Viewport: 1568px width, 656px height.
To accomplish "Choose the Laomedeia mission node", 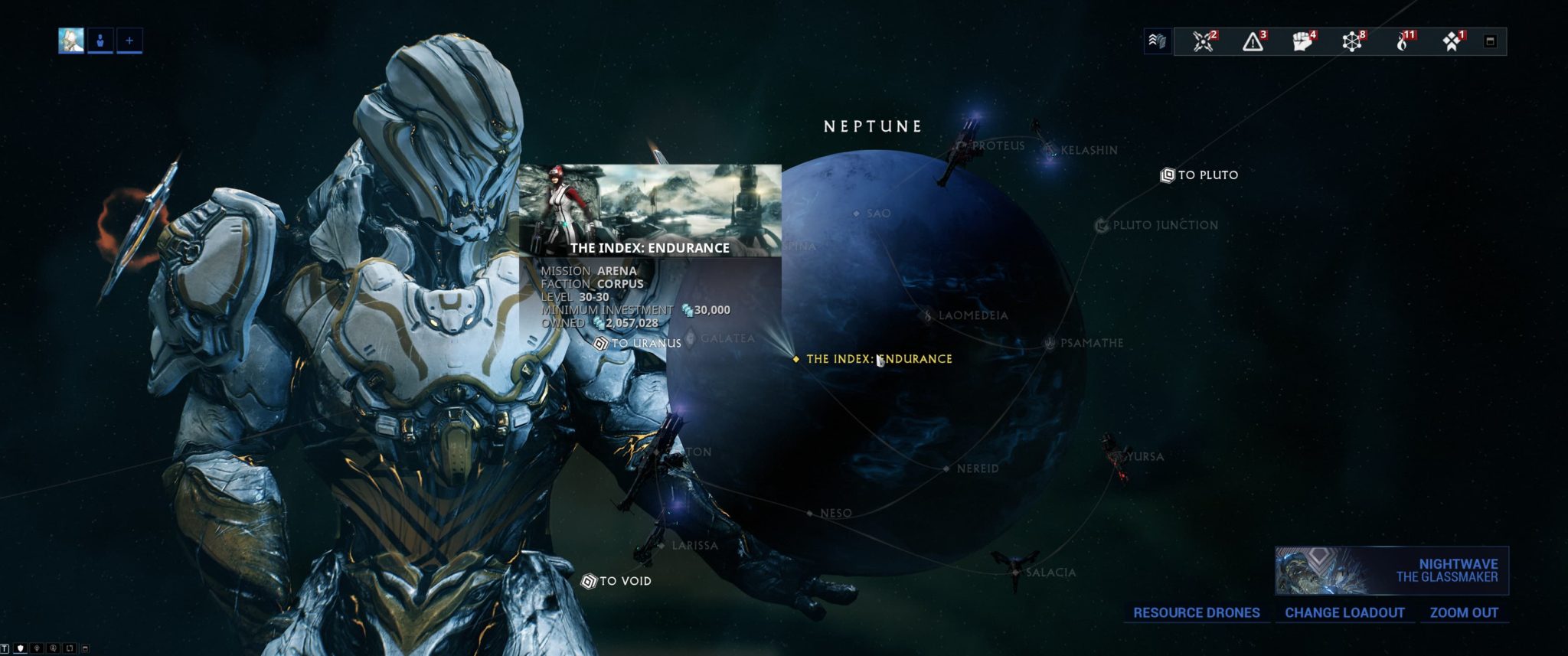I will (965, 315).
